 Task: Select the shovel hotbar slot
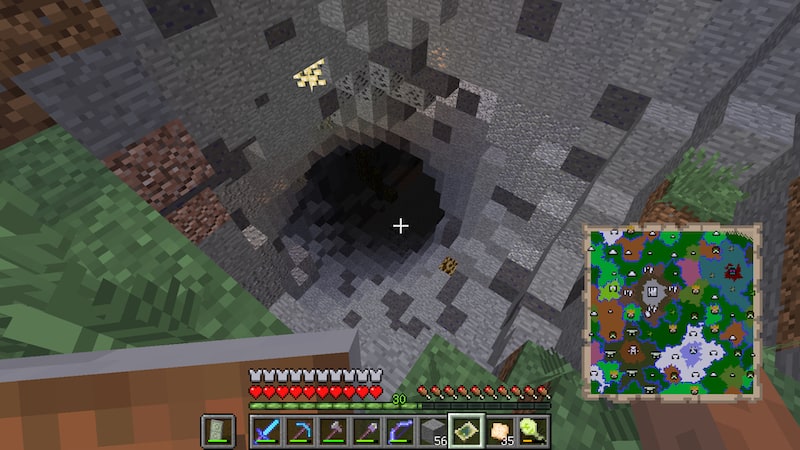tap(366, 432)
